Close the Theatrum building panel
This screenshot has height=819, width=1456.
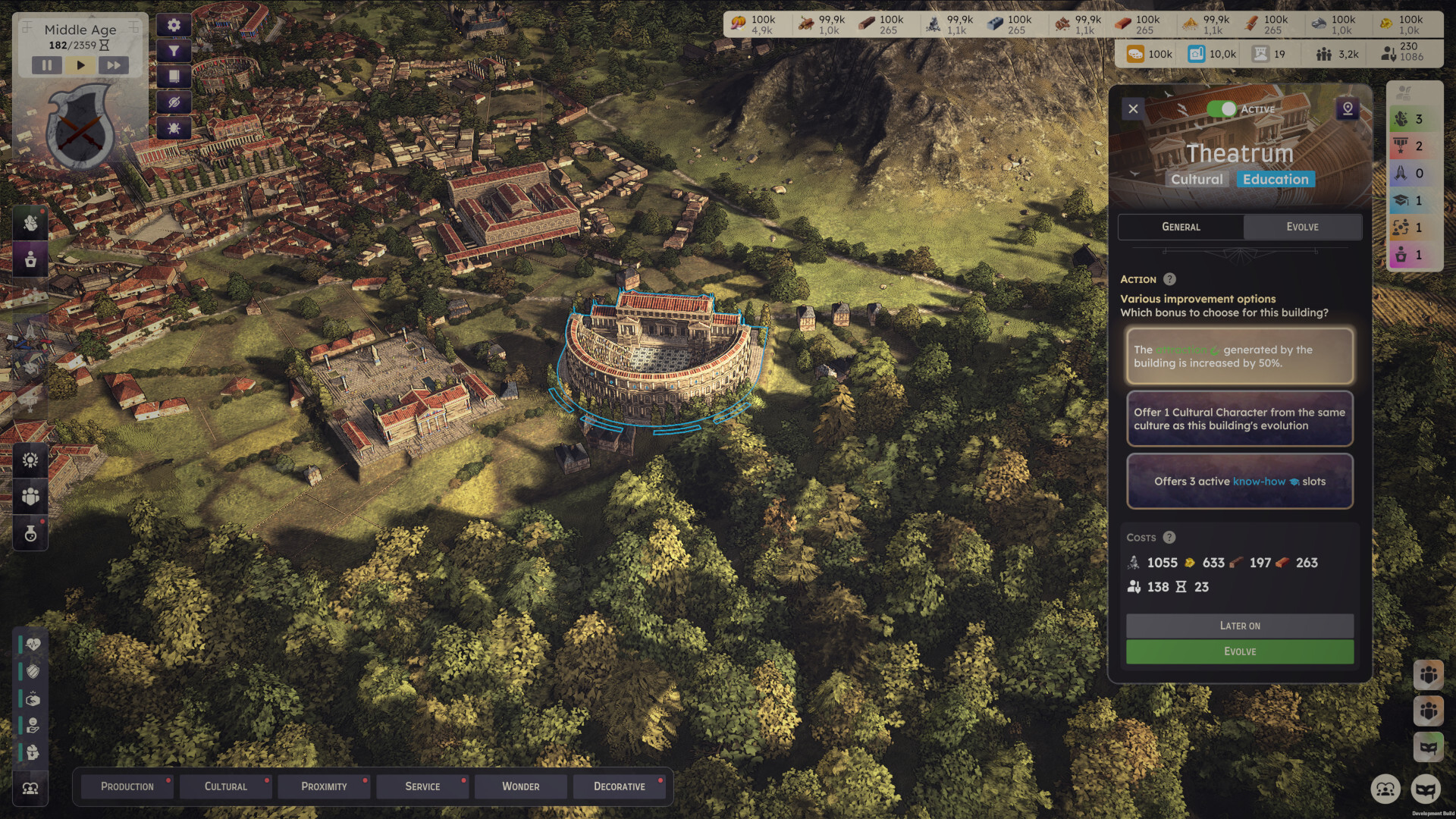coord(1133,108)
